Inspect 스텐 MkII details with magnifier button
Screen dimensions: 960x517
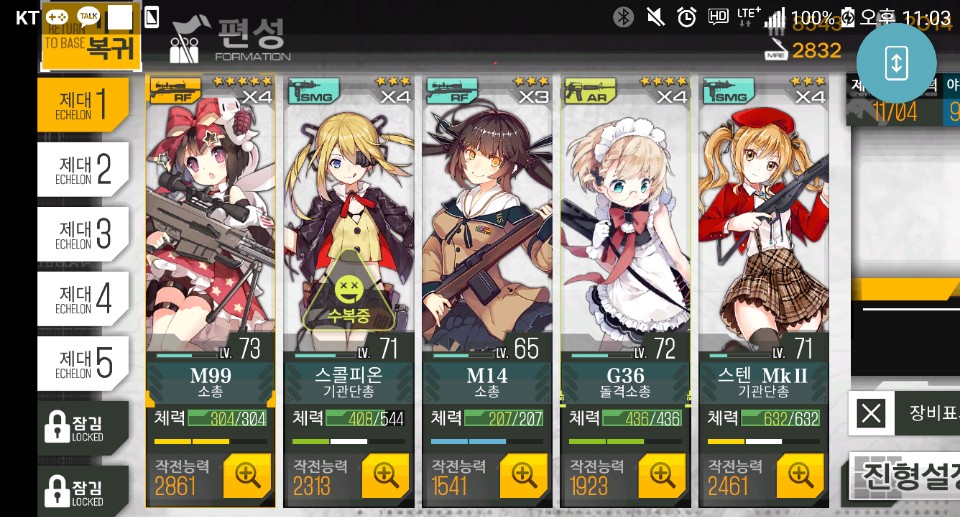point(799,476)
